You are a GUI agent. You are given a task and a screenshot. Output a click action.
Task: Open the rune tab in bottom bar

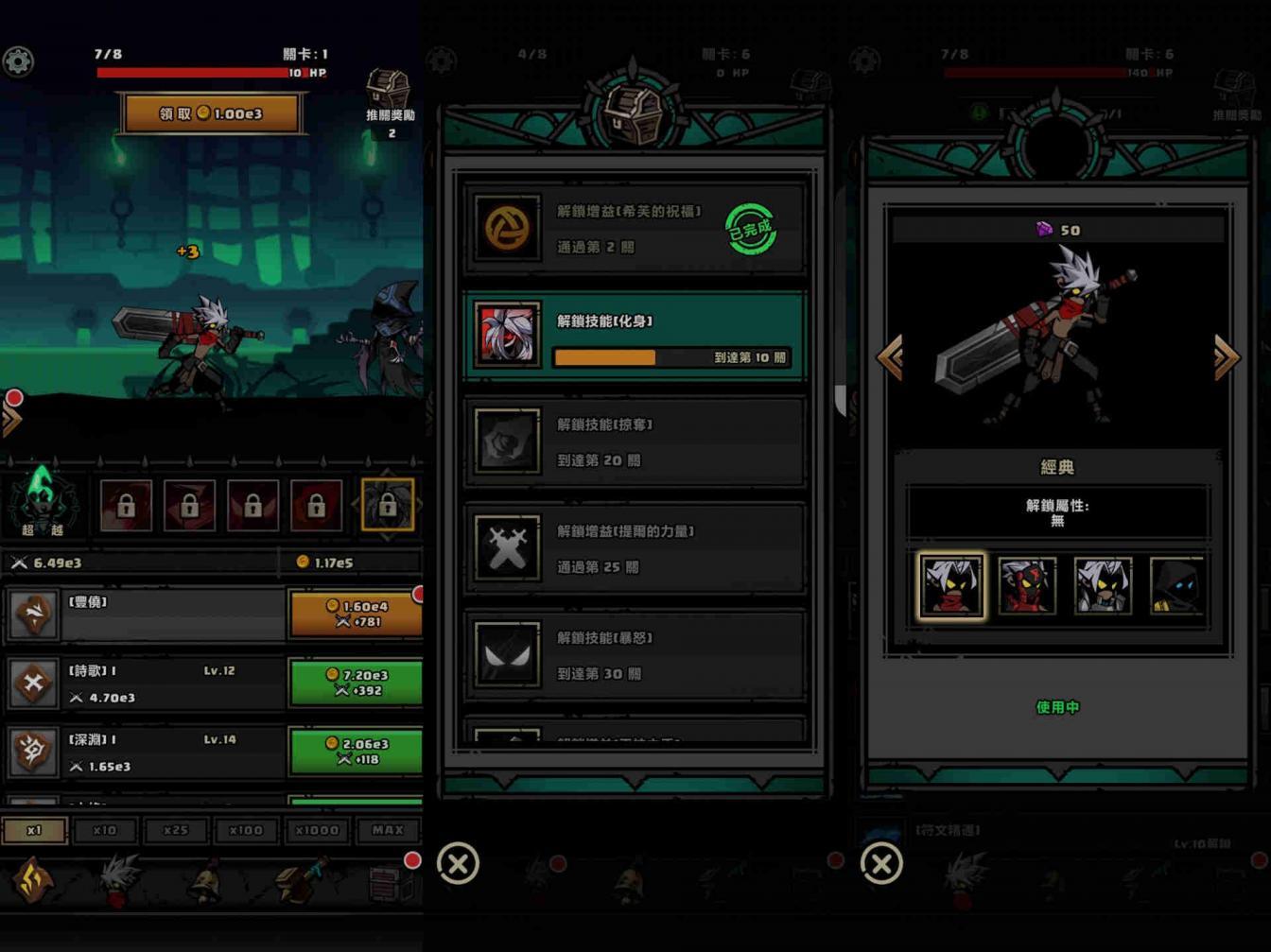(34, 881)
